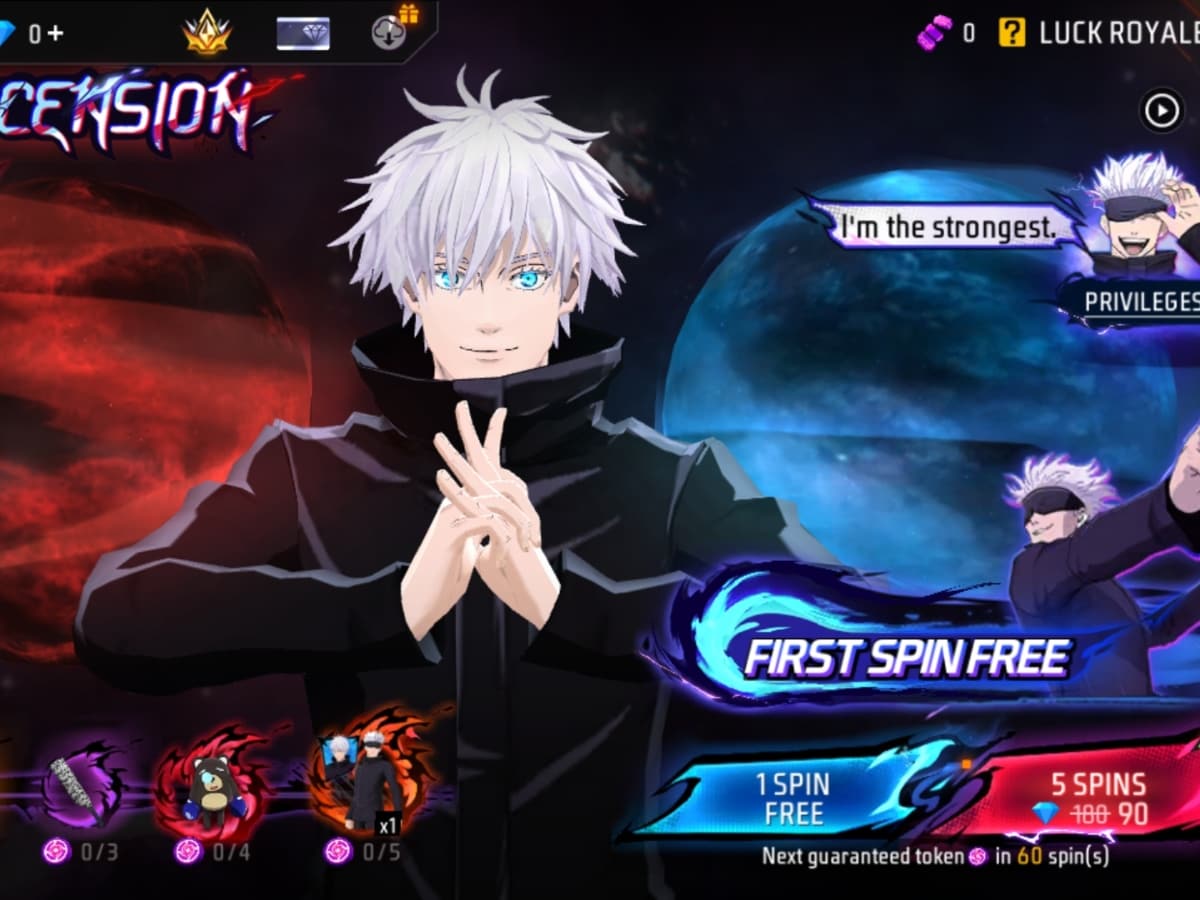Open the gold rank emblem icon
This screenshot has width=1200, height=900.
coord(207,32)
